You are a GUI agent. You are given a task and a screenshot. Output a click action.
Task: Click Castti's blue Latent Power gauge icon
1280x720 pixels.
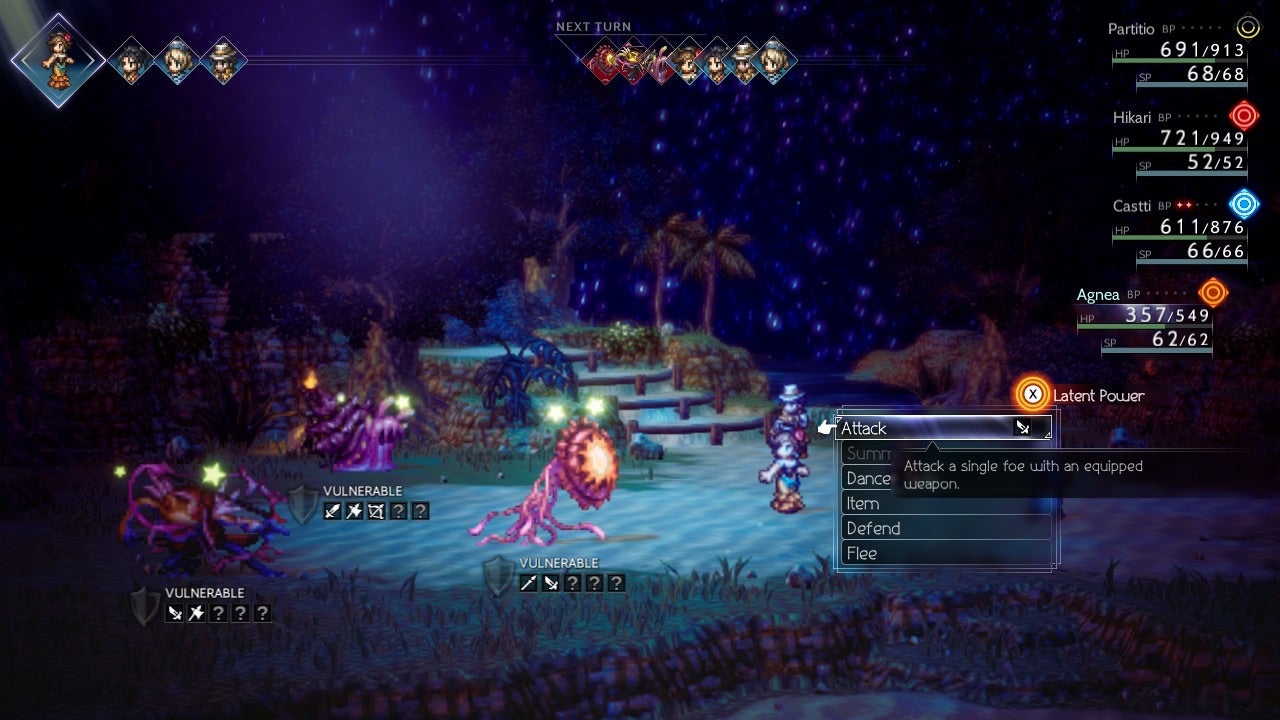(x=1243, y=203)
